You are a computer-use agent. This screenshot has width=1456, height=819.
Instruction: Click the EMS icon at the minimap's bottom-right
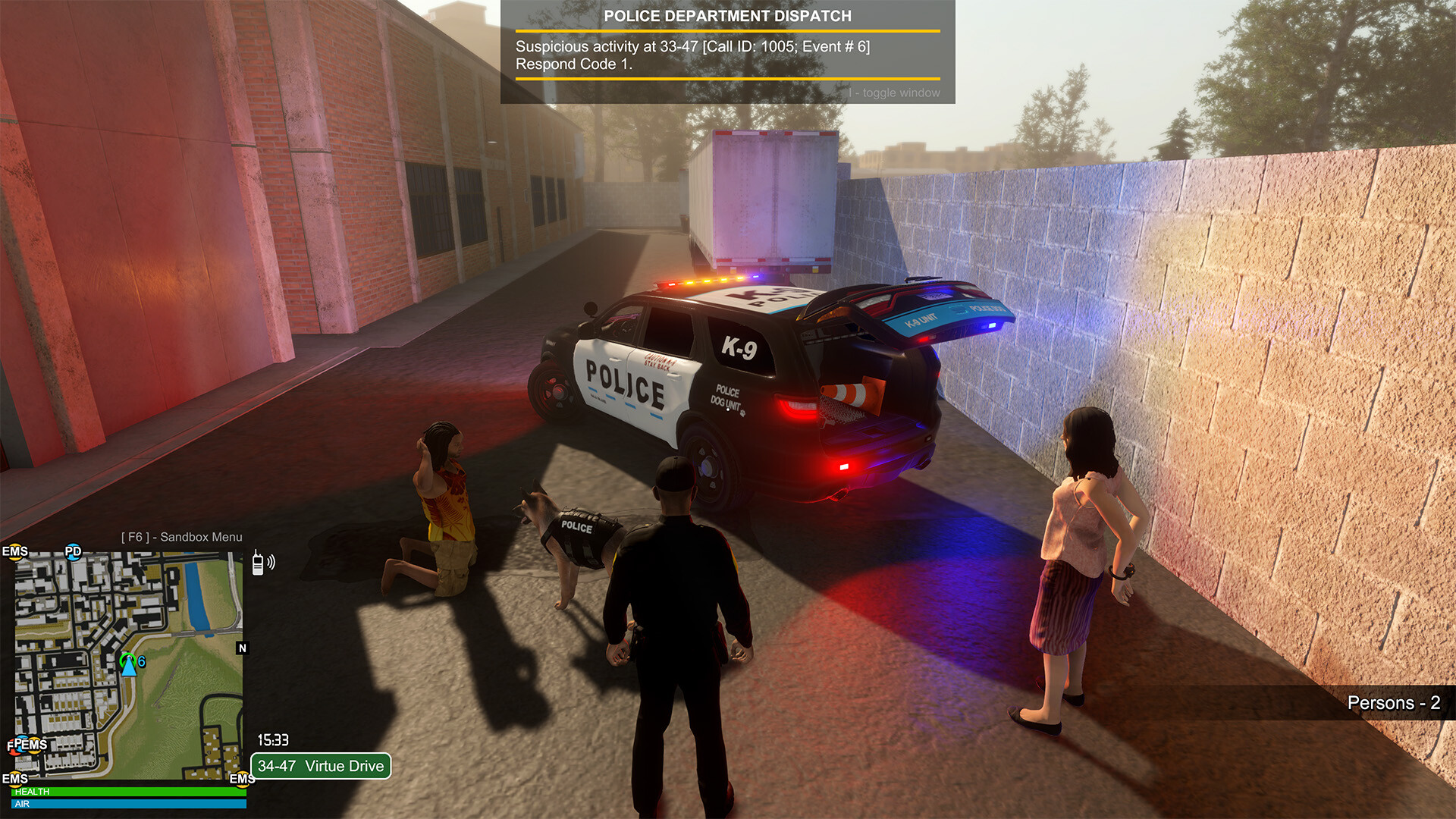pyautogui.click(x=241, y=779)
